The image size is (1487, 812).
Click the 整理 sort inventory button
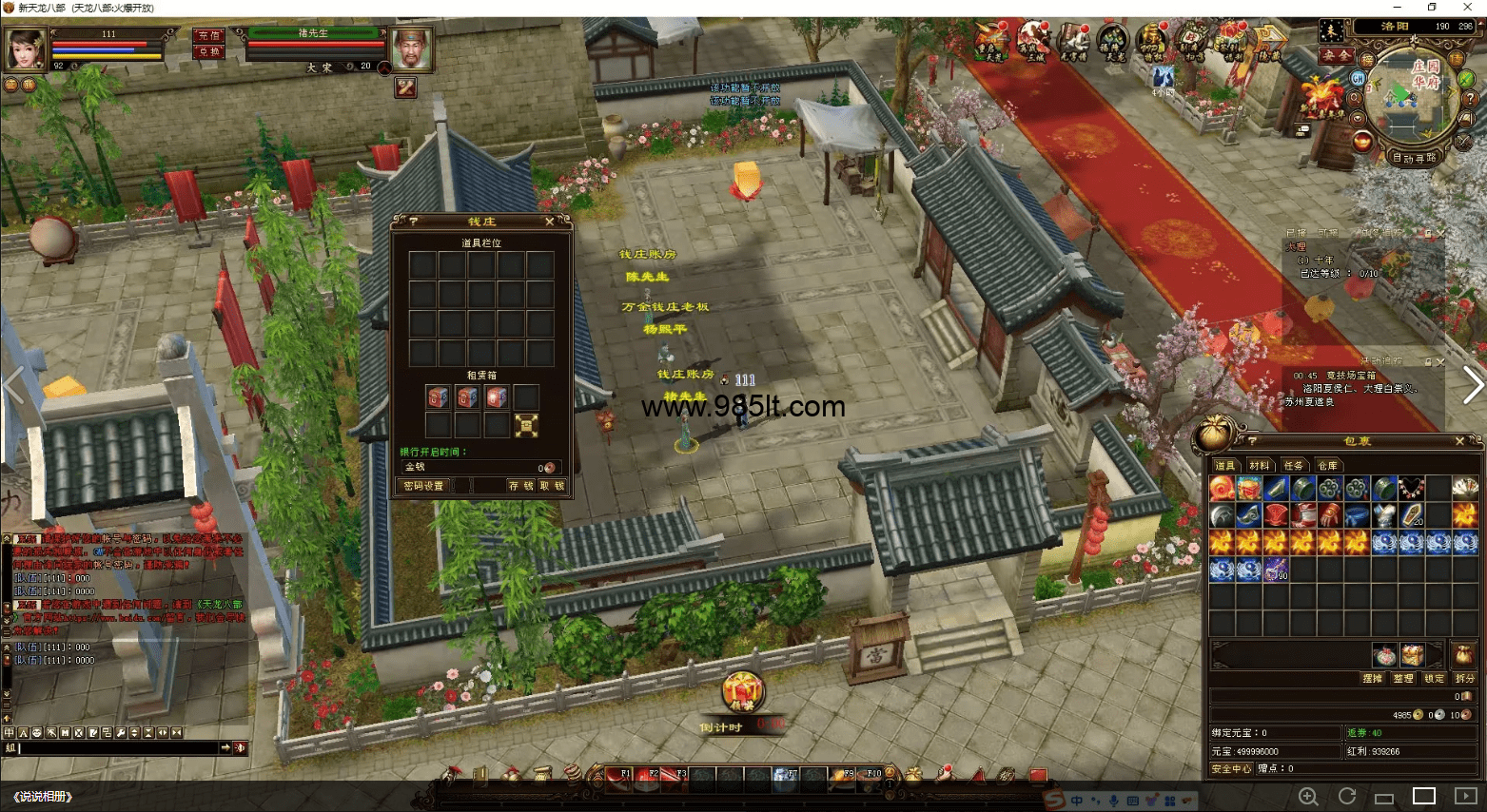1402,678
